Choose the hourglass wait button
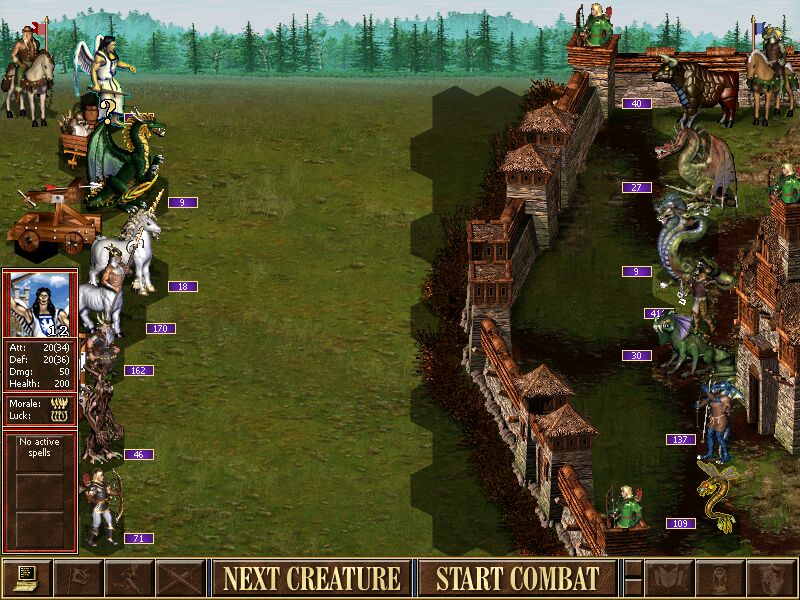The image size is (800, 600). pyautogui.click(x=720, y=577)
